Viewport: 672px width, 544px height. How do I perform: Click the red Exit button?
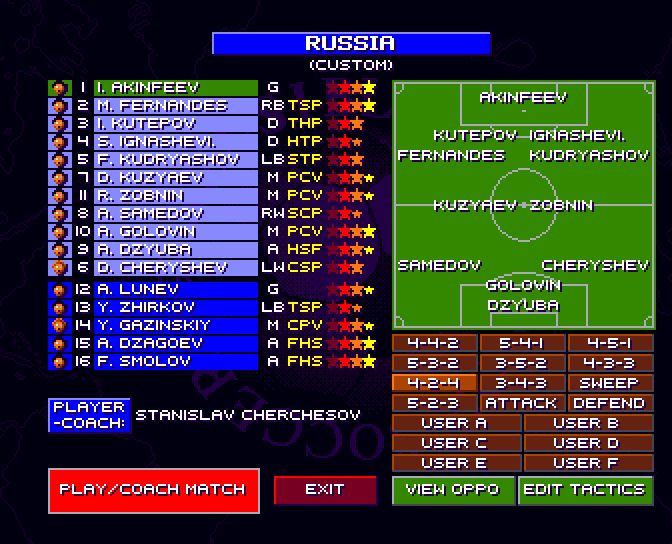point(325,489)
